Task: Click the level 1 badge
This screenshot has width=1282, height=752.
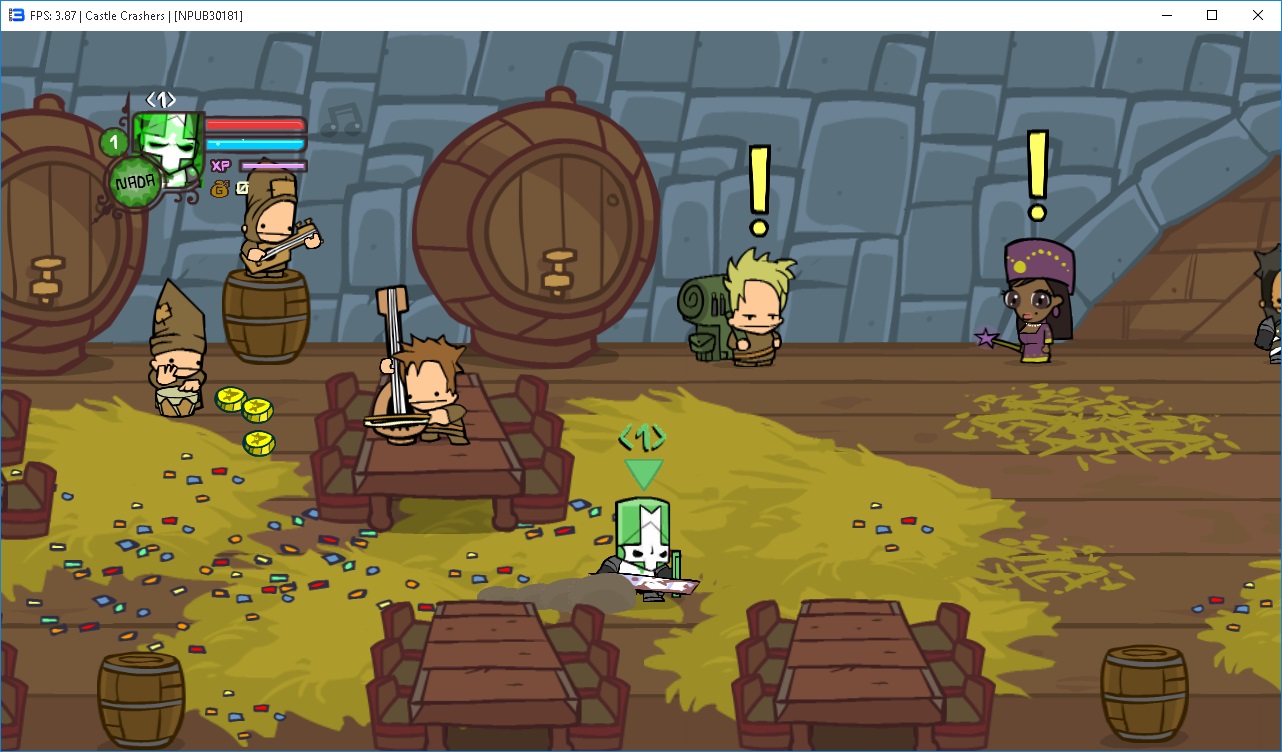Action: [x=114, y=143]
